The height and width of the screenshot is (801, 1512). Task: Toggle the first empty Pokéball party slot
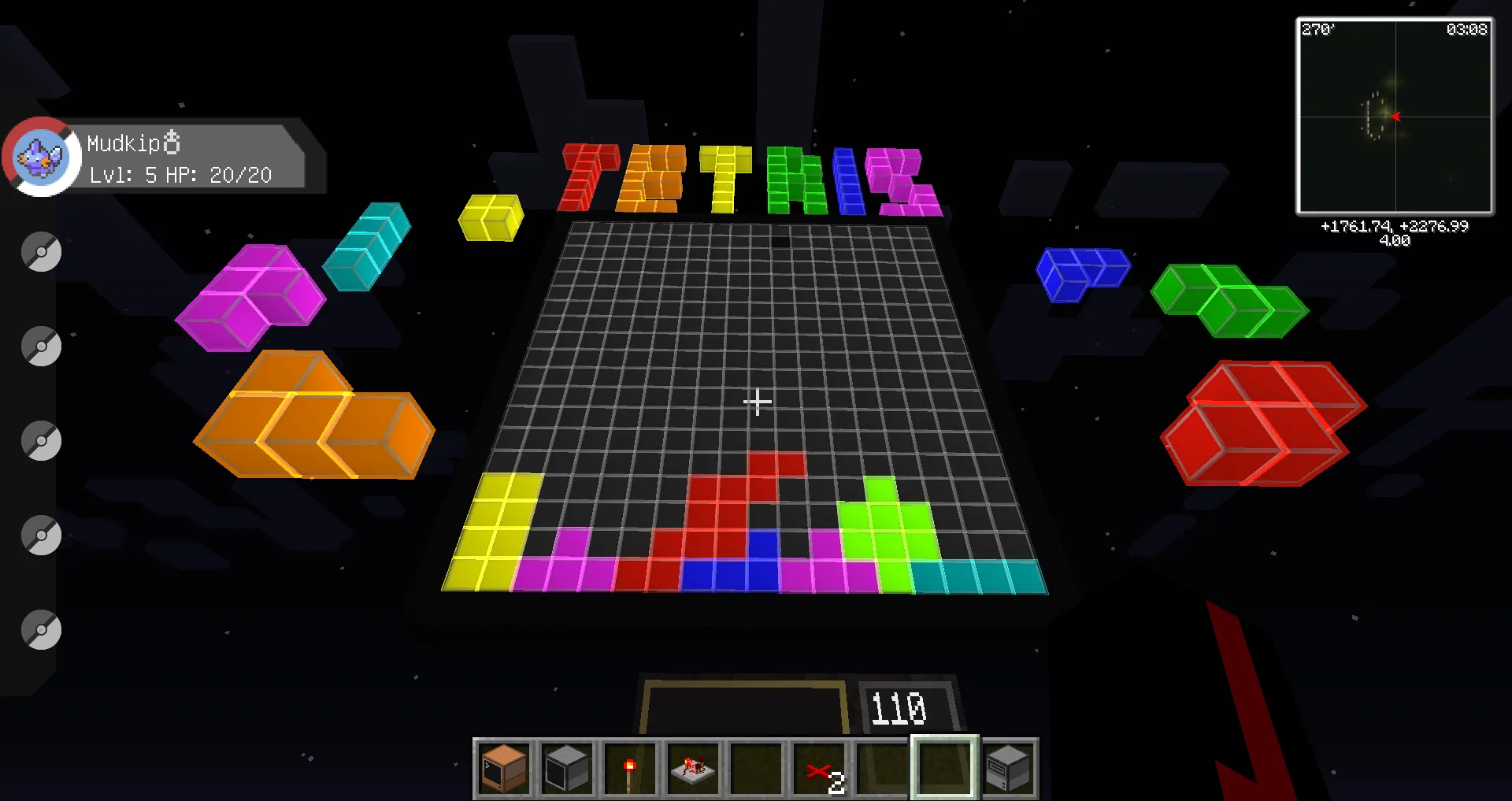[x=41, y=252]
